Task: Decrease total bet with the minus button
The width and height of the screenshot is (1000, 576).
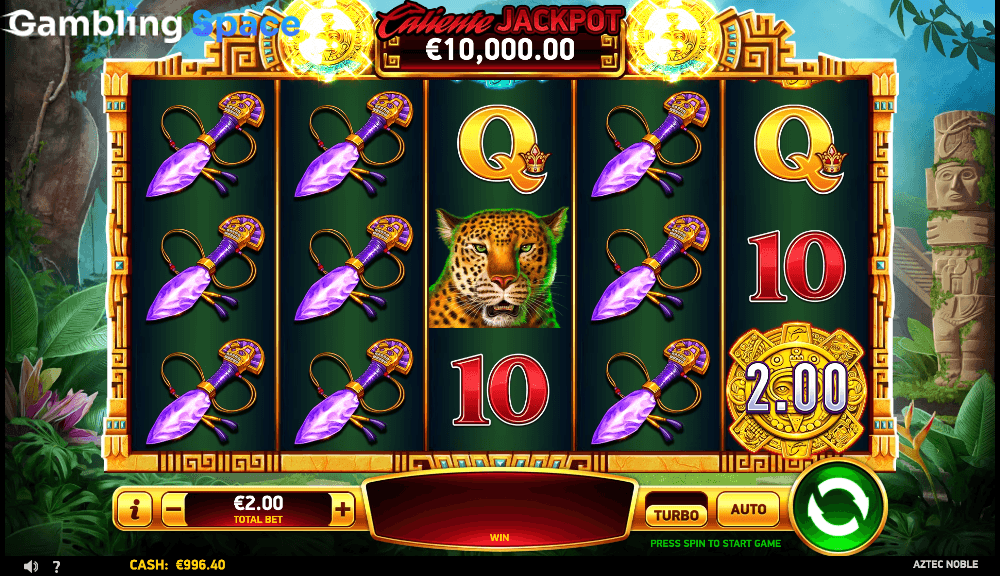Action: (x=173, y=509)
